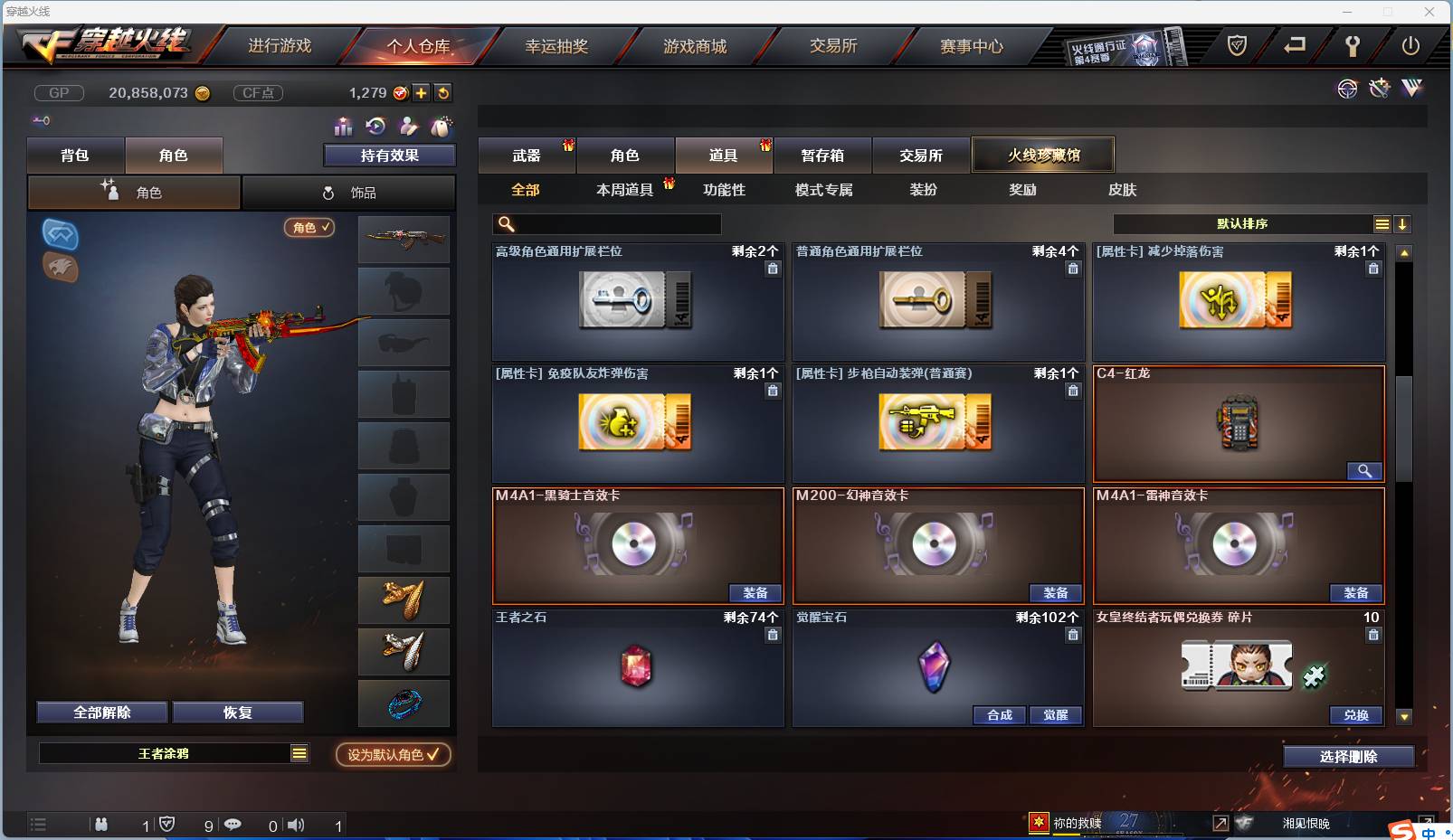Click 装备 on M200-幻神音效卡
Viewport: 1453px width, 840px height.
[x=1056, y=593]
